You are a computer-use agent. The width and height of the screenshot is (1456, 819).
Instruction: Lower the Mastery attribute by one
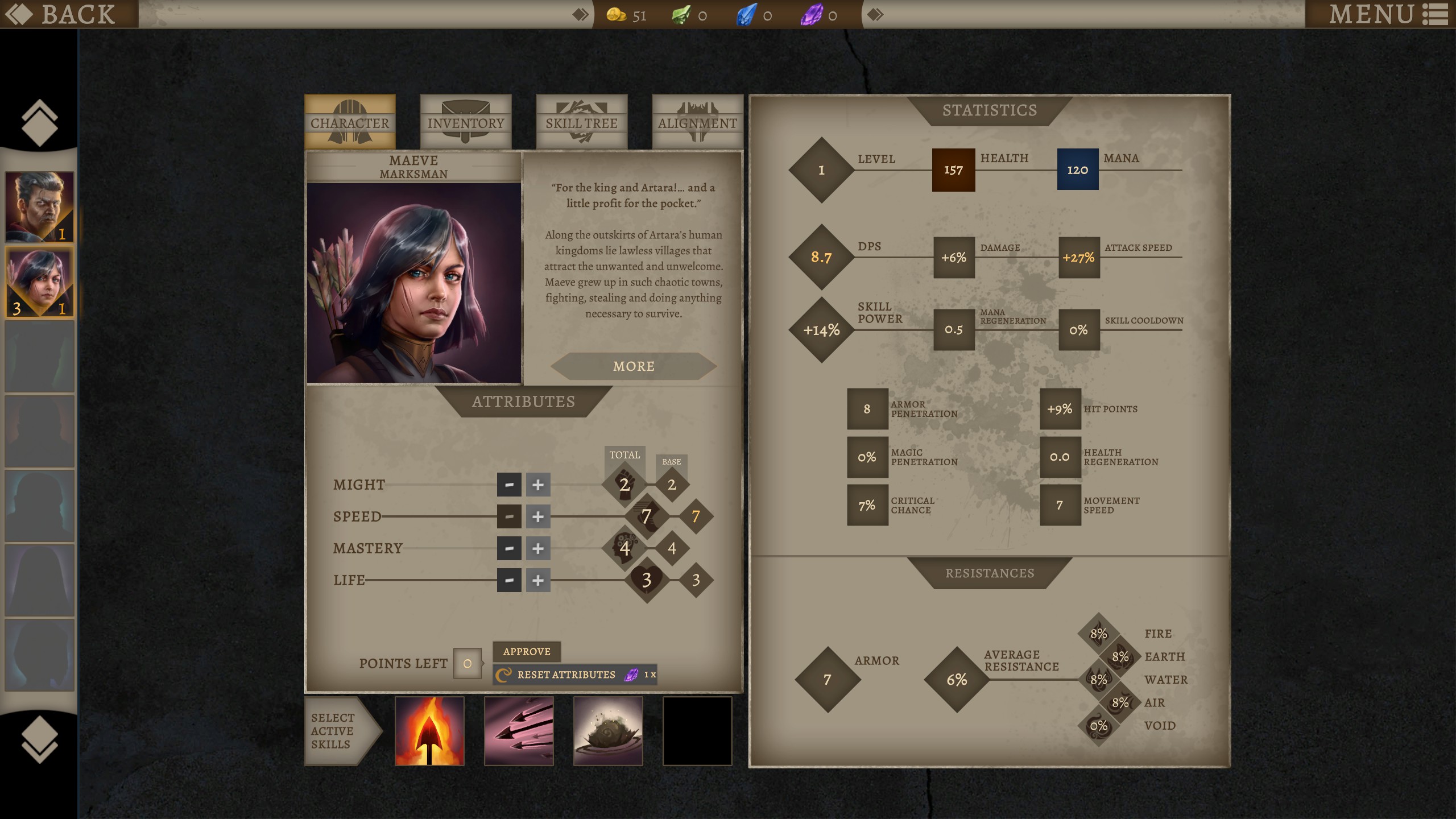[509, 548]
